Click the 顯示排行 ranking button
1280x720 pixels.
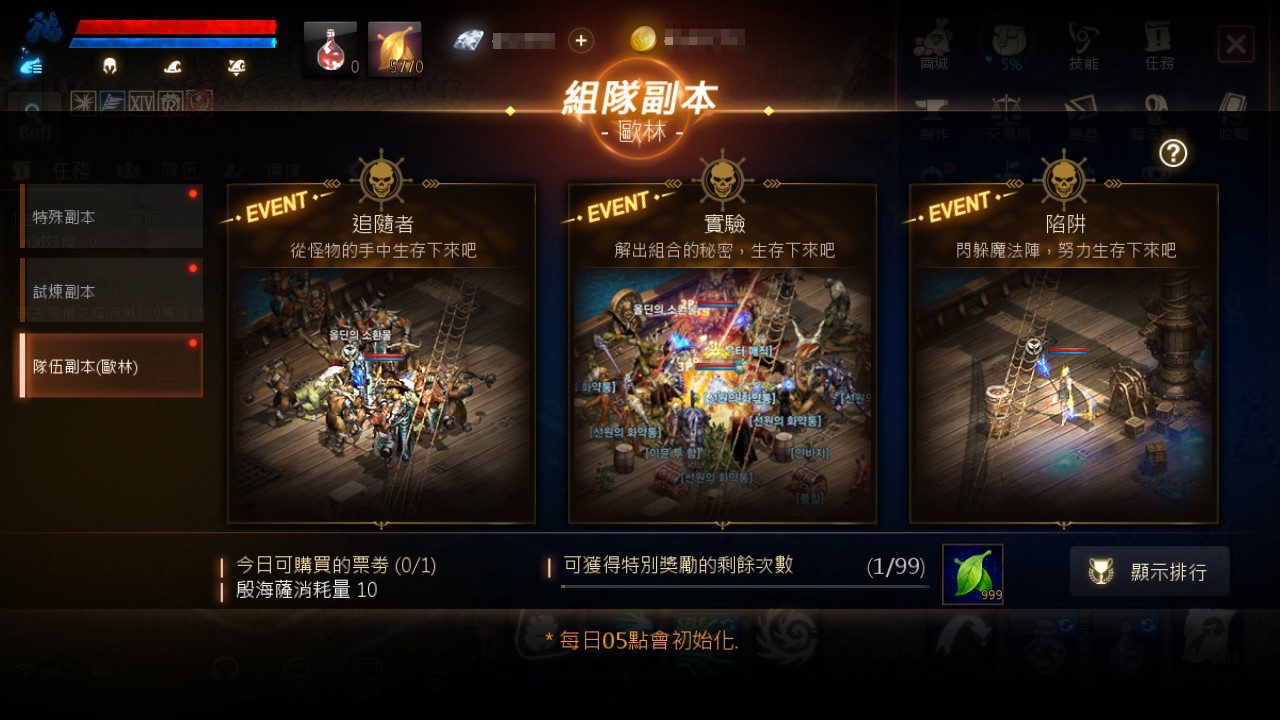1148,571
